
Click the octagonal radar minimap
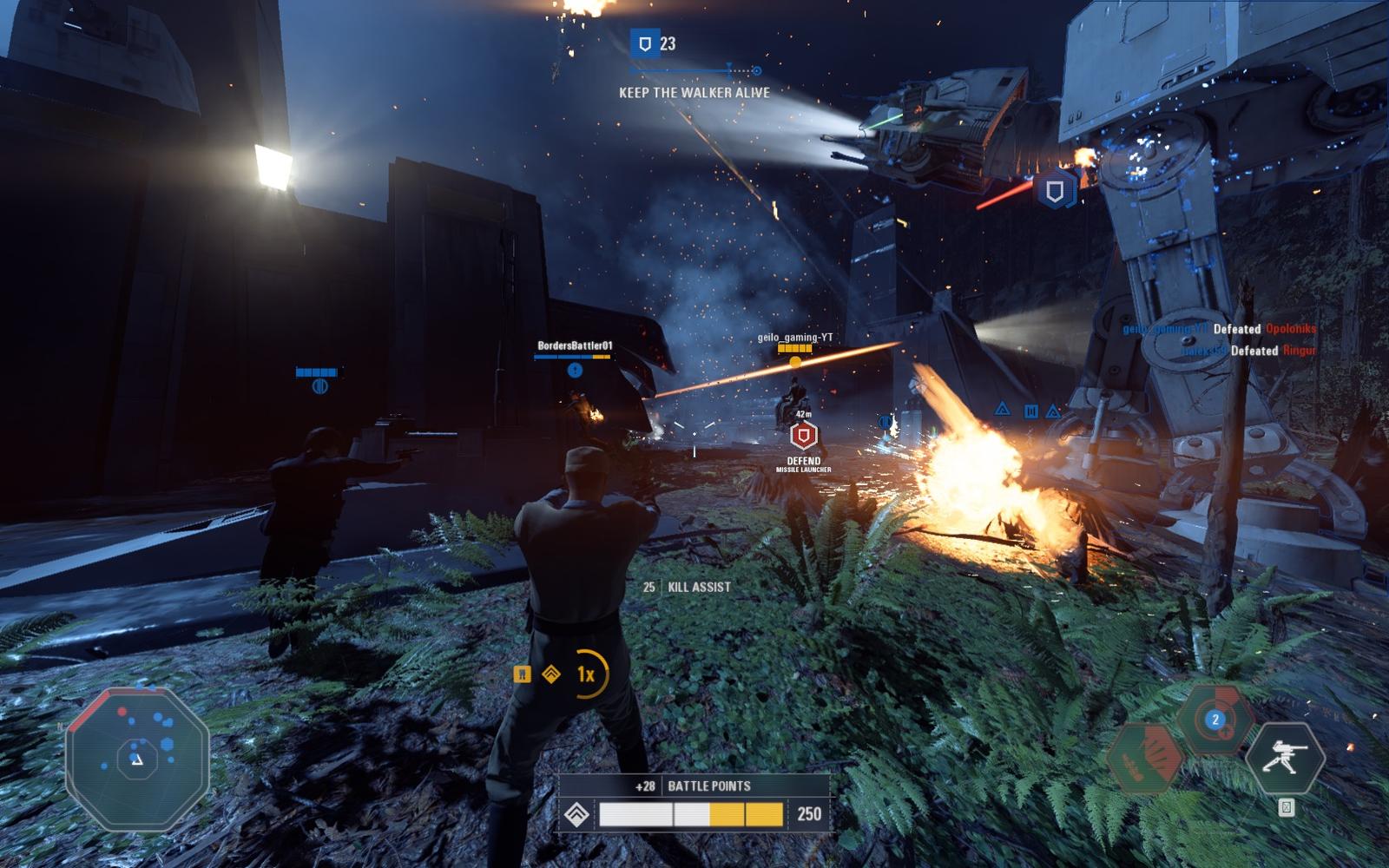tap(137, 759)
